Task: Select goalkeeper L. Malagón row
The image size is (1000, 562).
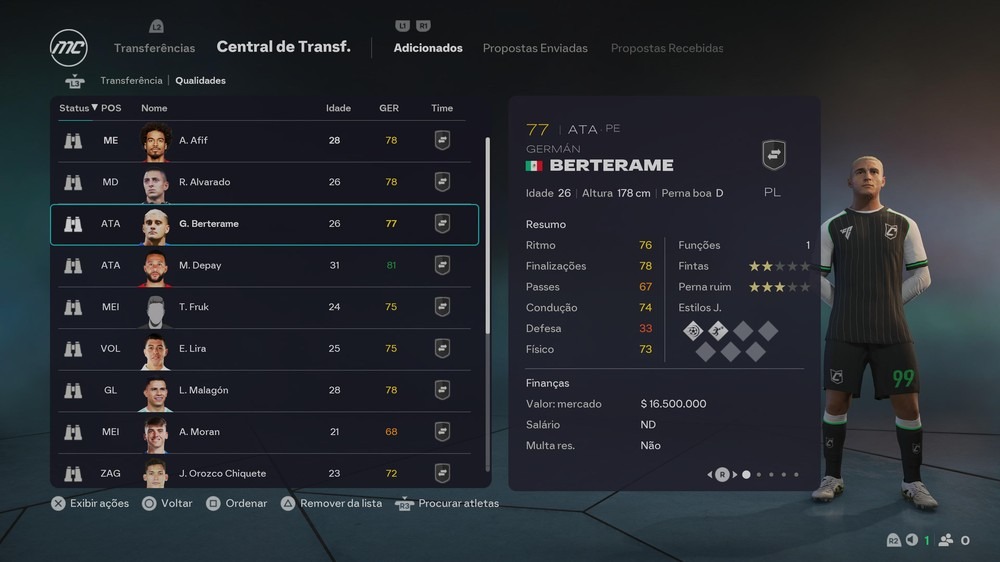Action: pyautogui.click(x=264, y=391)
